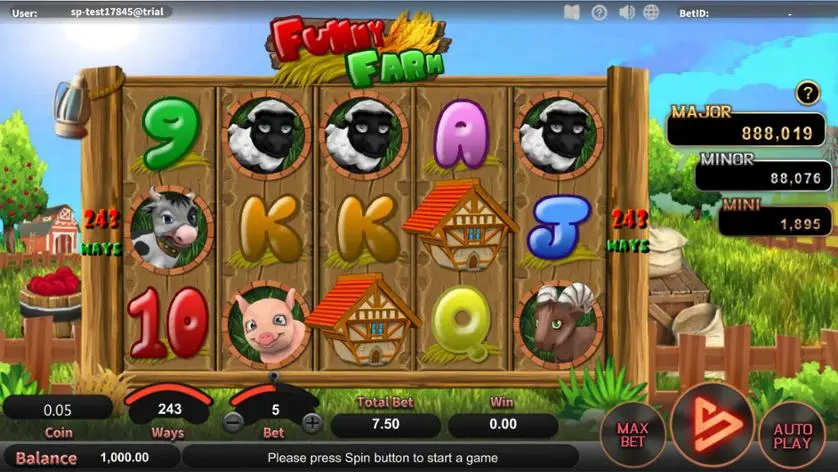Open the gold question mark help button
This screenshot has height=472, width=838.
point(807,94)
